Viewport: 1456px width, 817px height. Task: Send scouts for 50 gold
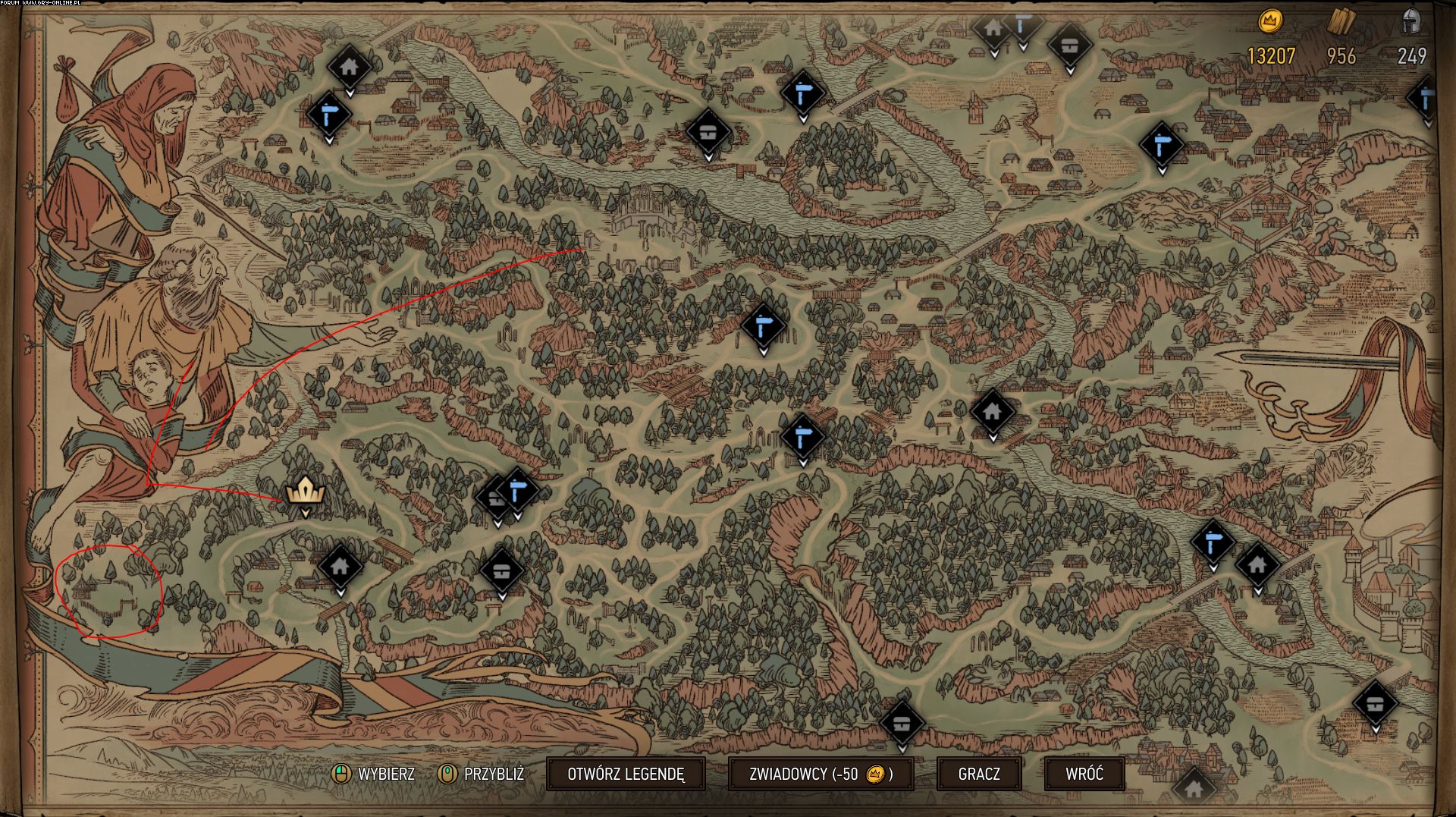pos(821,774)
